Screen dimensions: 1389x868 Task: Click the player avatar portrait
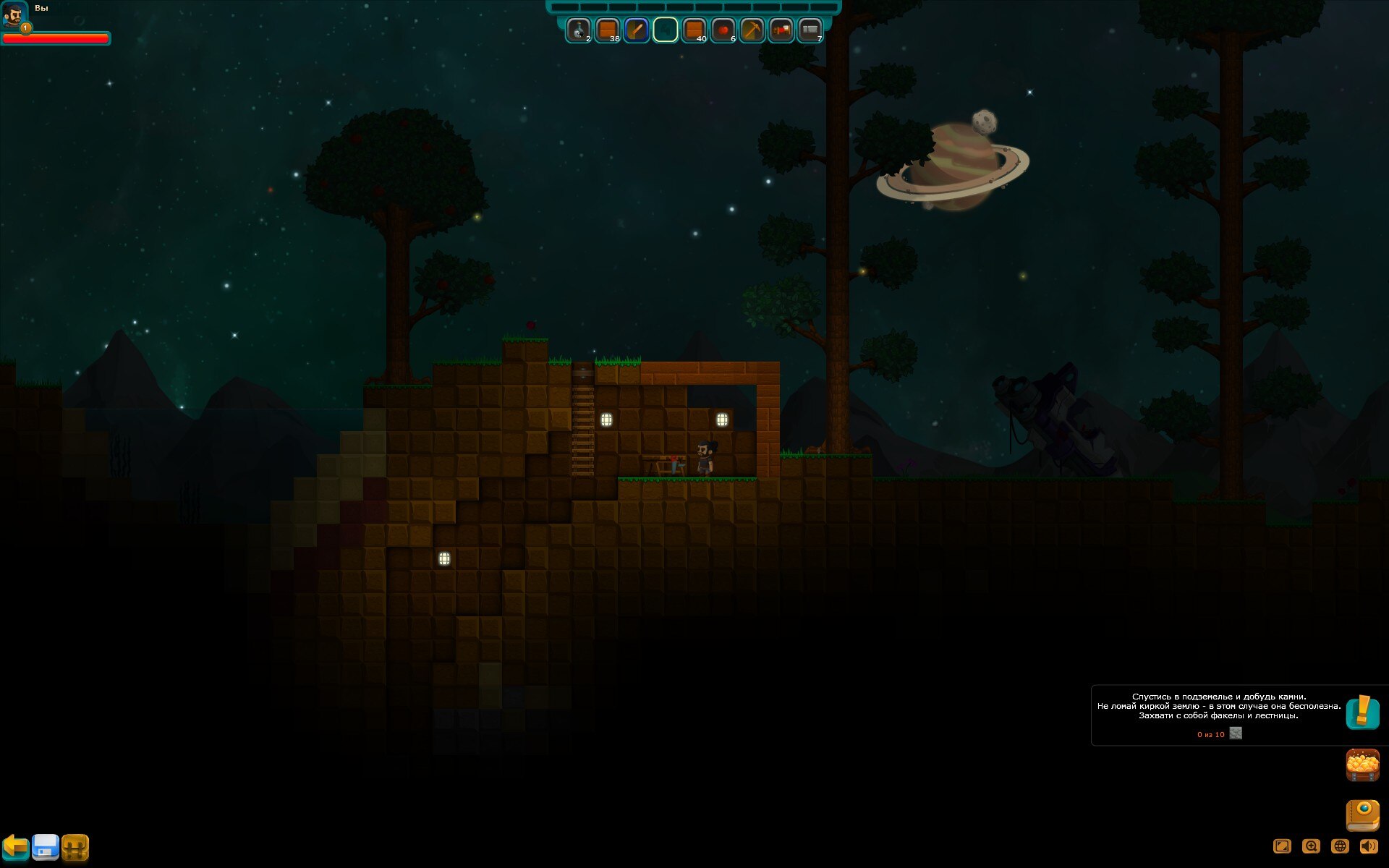click(14, 14)
